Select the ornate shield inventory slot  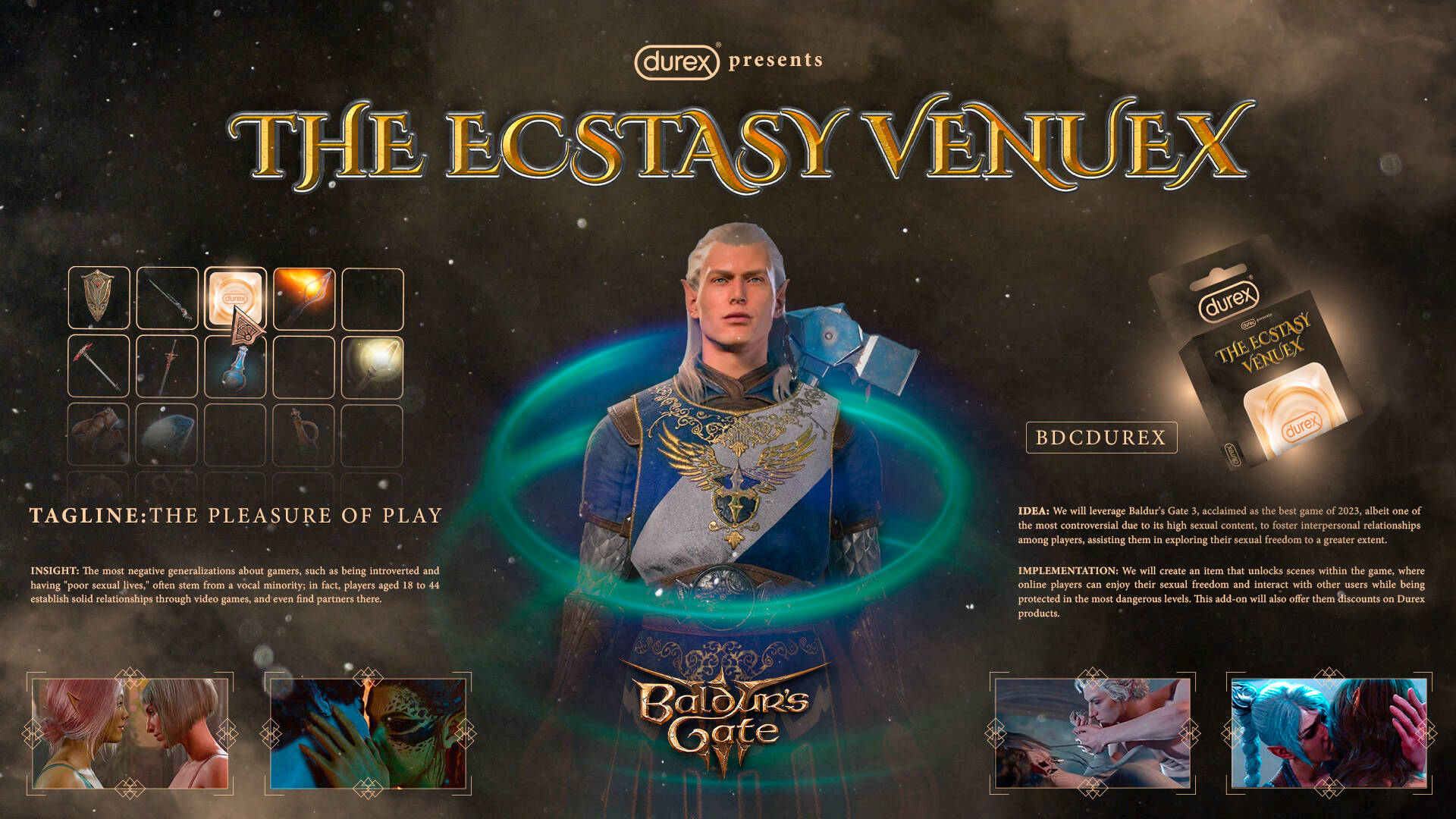(99, 298)
